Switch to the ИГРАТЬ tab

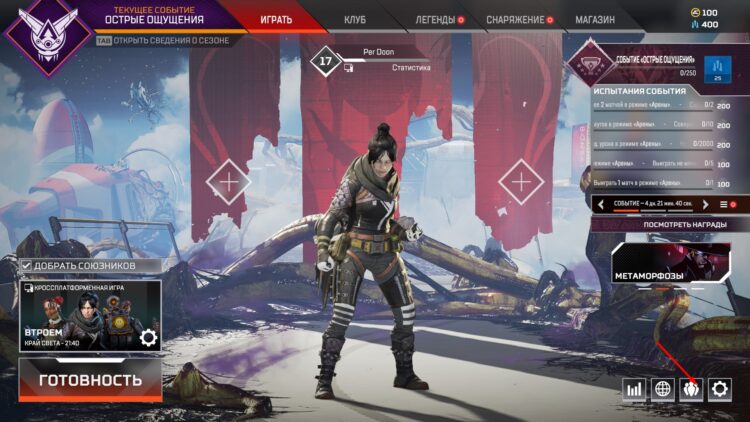(x=276, y=19)
